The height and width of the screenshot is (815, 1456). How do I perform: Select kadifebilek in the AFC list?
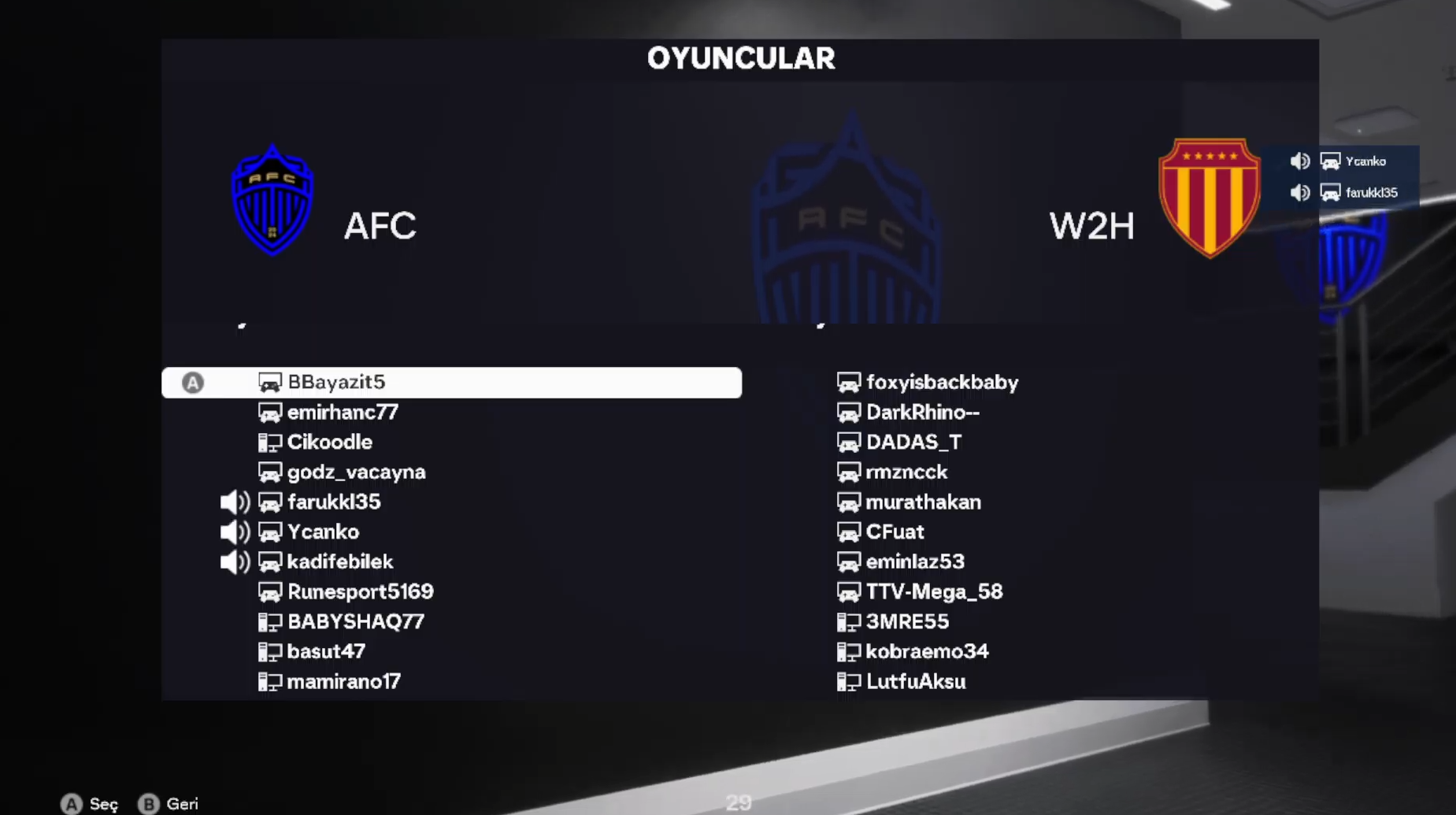click(x=339, y=562)
